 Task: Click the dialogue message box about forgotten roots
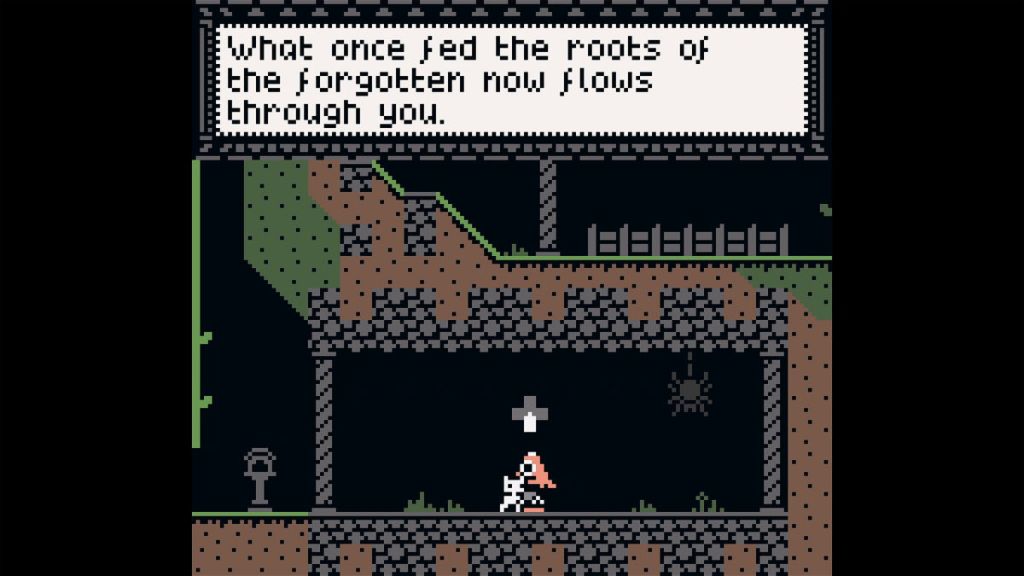click(512, 80)
